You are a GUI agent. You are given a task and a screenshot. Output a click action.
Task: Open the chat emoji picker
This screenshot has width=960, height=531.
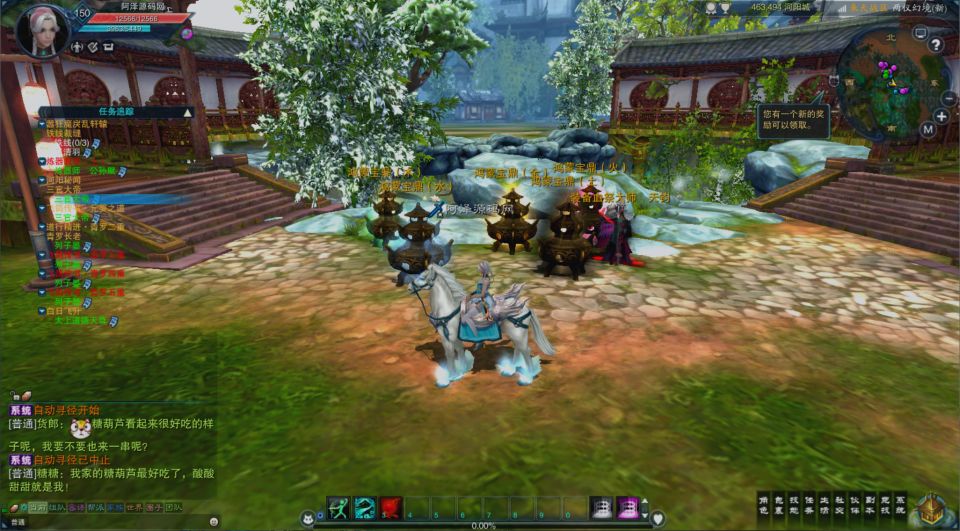[x=214, y=521]
